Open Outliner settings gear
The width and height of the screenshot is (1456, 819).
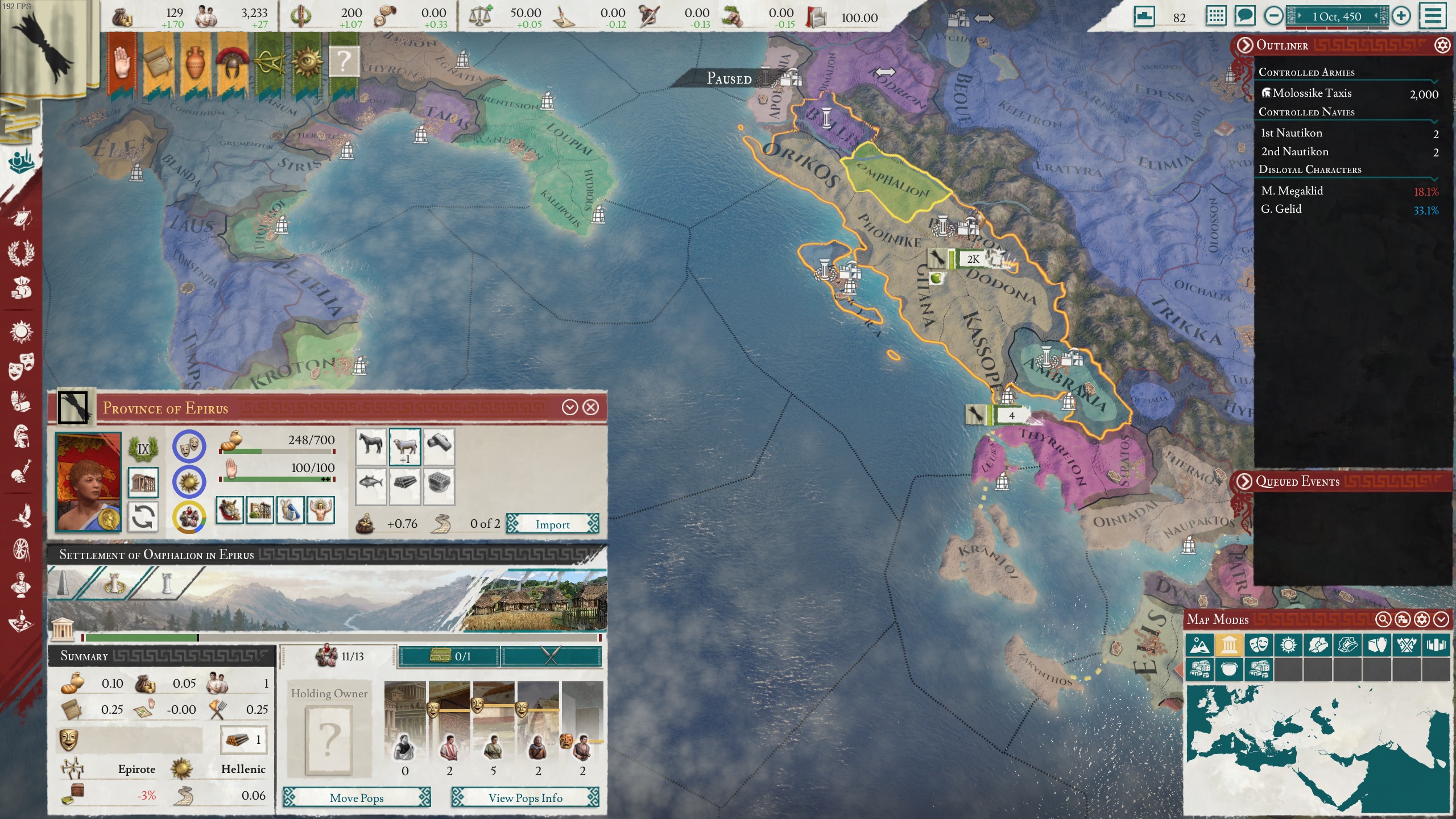point(1442,45)
